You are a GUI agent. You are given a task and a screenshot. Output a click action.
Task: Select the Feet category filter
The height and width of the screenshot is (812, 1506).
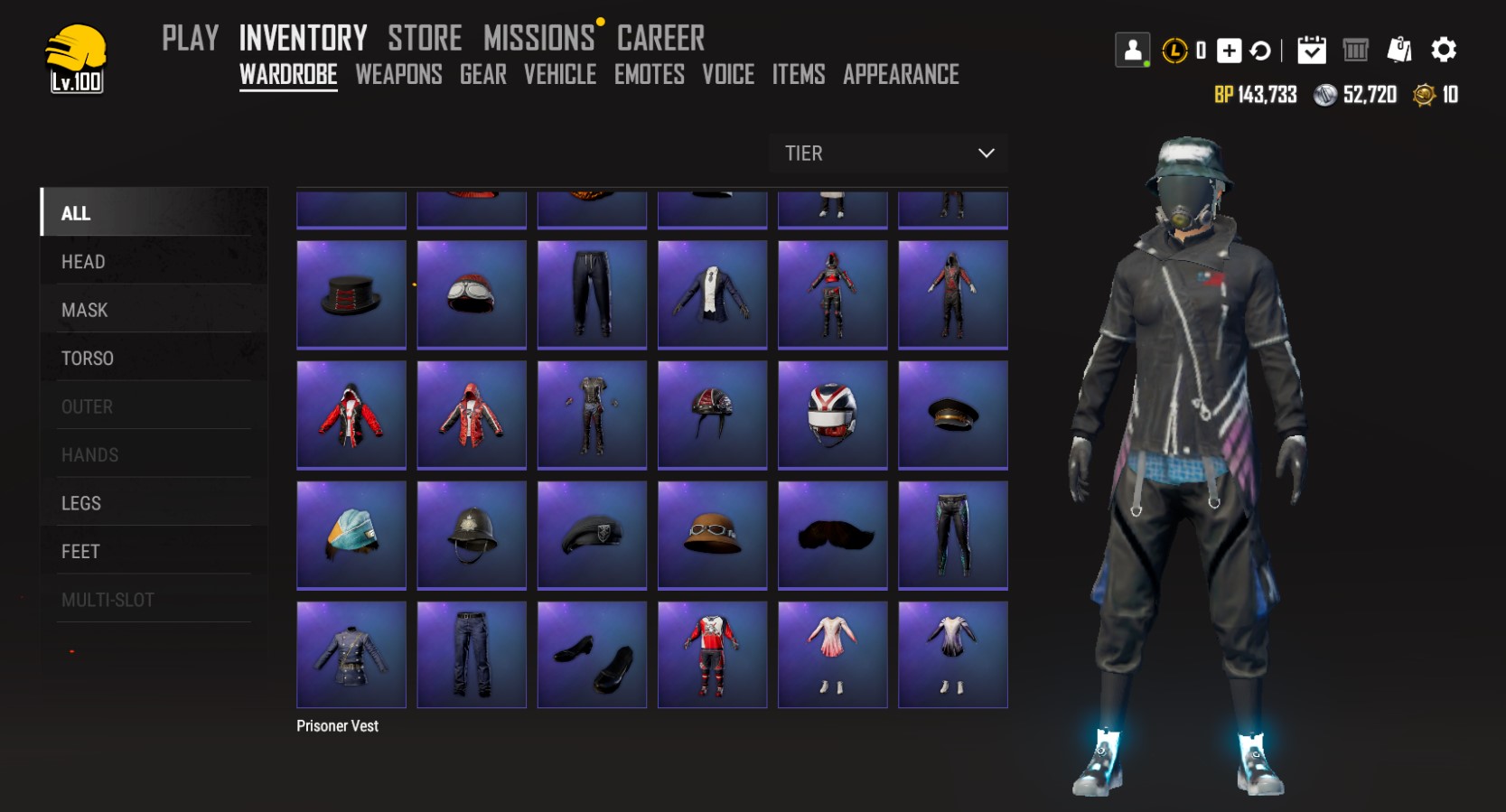click(x=80, y=551)
